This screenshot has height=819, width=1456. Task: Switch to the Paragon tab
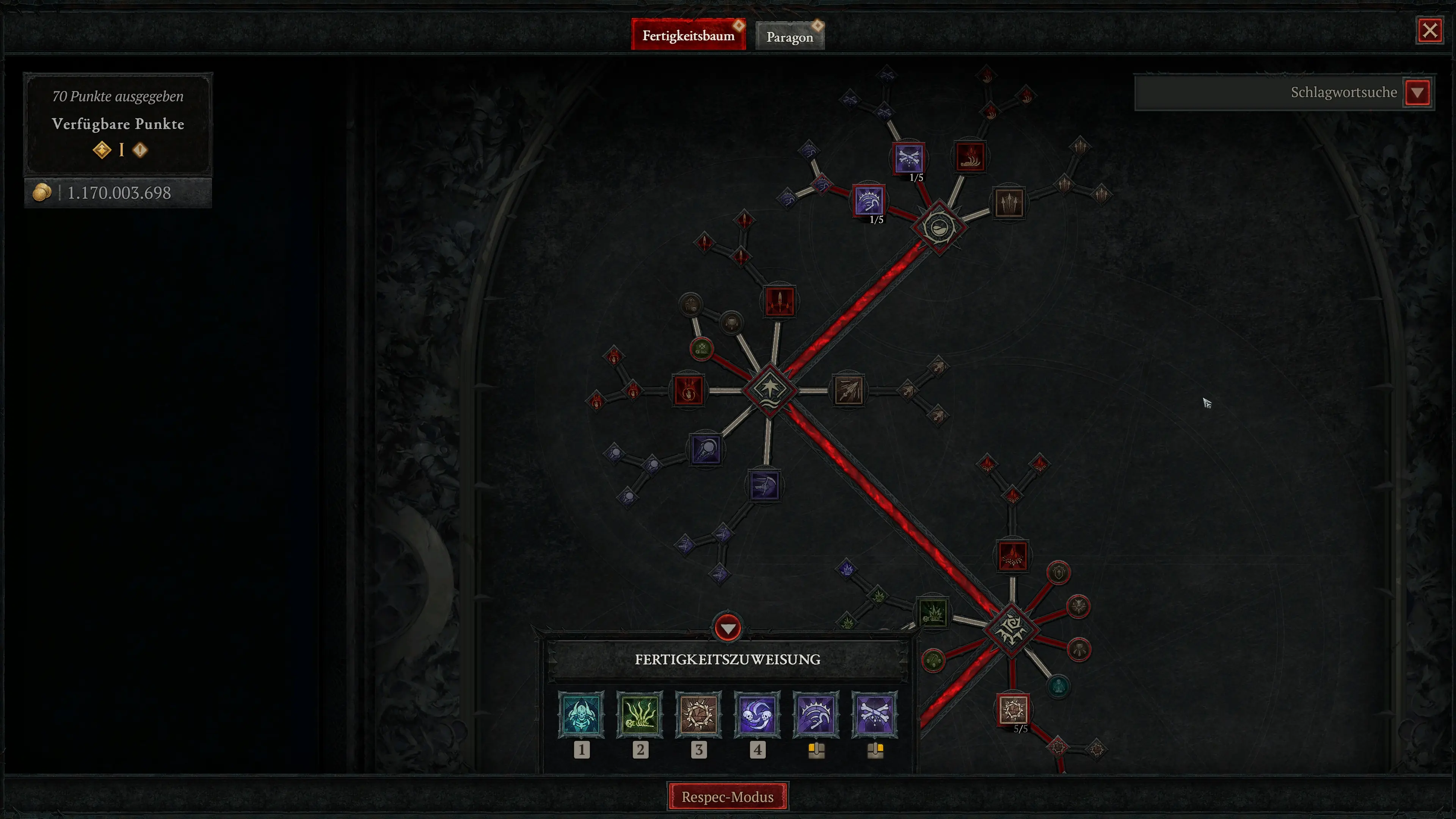click(x=789, y=36)
